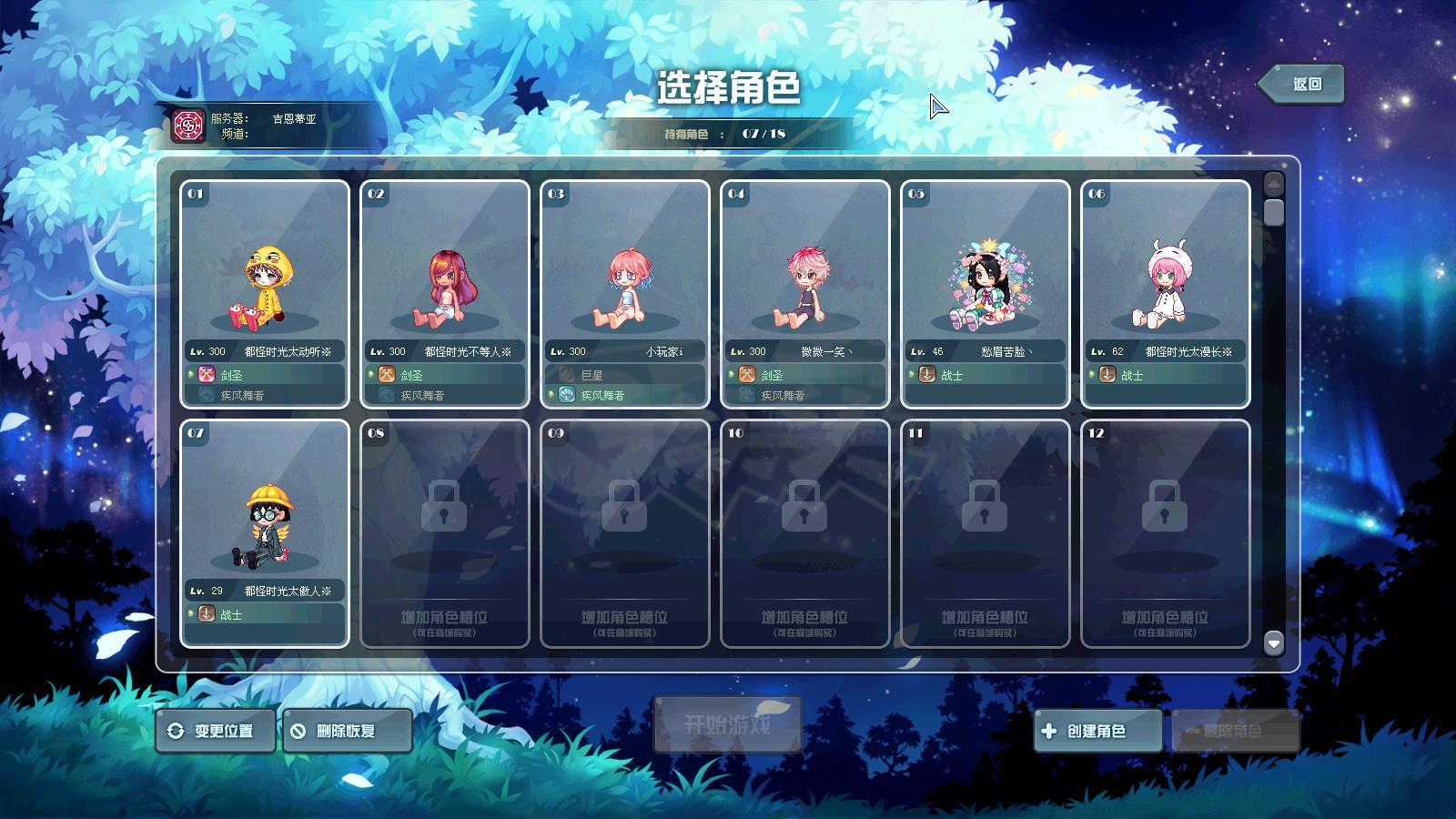Unlock locked character slot 08
The height and width of the screenshot is (819, 1456).
[445, 534]
